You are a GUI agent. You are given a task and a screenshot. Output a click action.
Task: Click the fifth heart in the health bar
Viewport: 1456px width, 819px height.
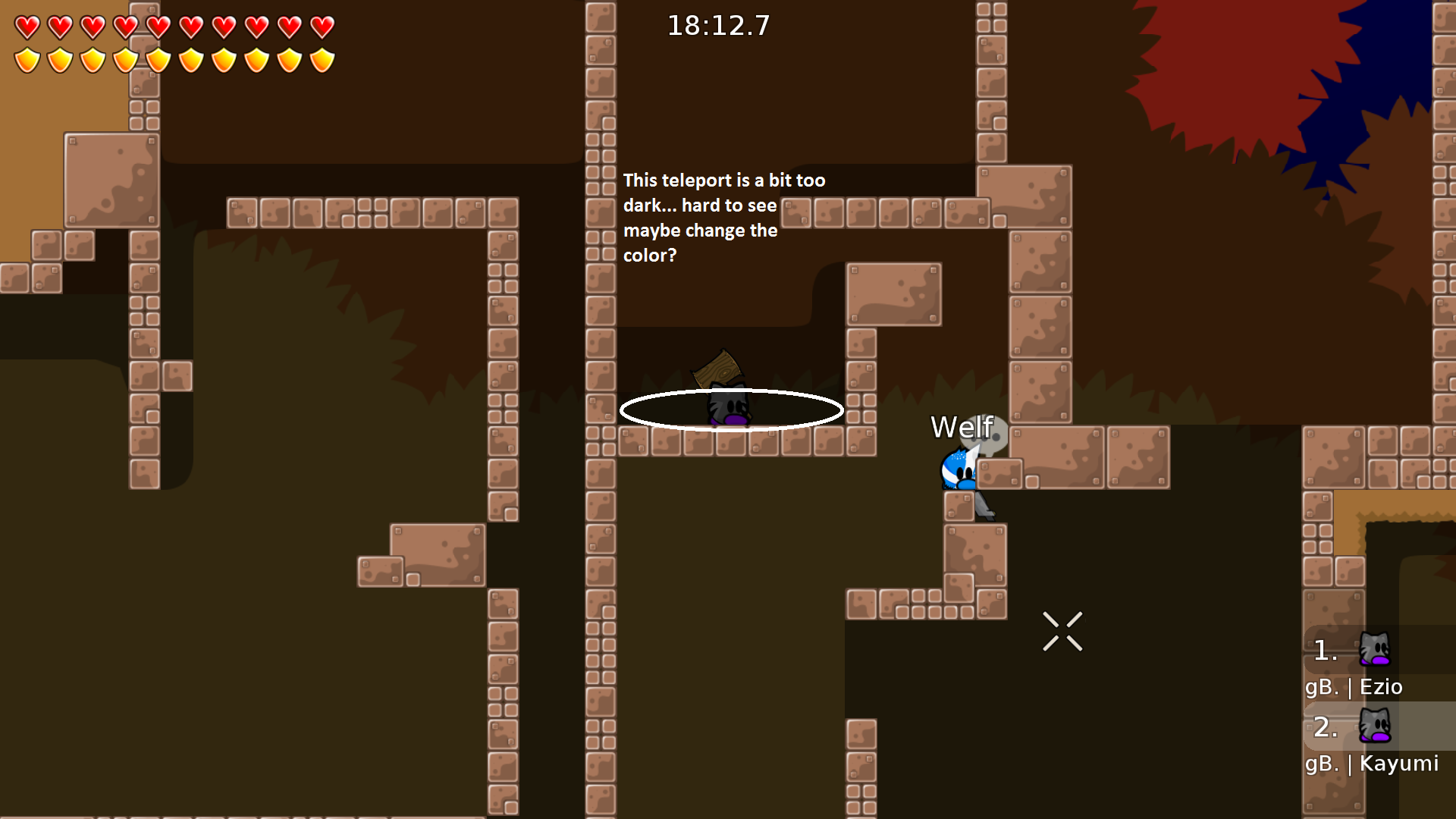click(158, 25)
